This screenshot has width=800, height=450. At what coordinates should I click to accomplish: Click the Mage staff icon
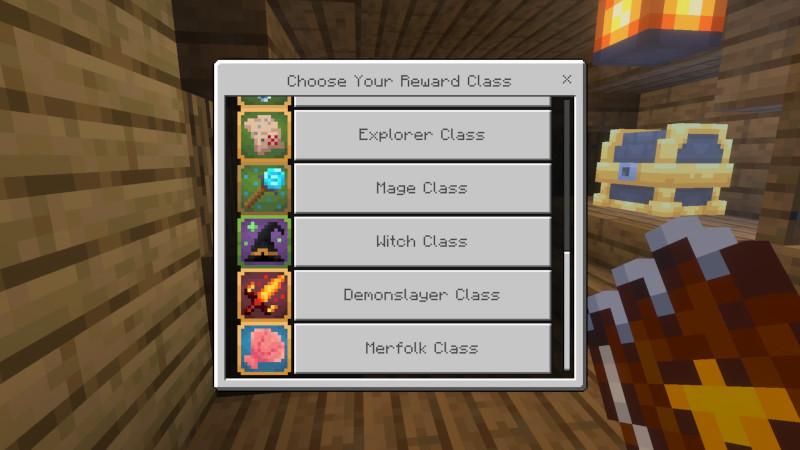pyautogui.click(x=264, y=188)
